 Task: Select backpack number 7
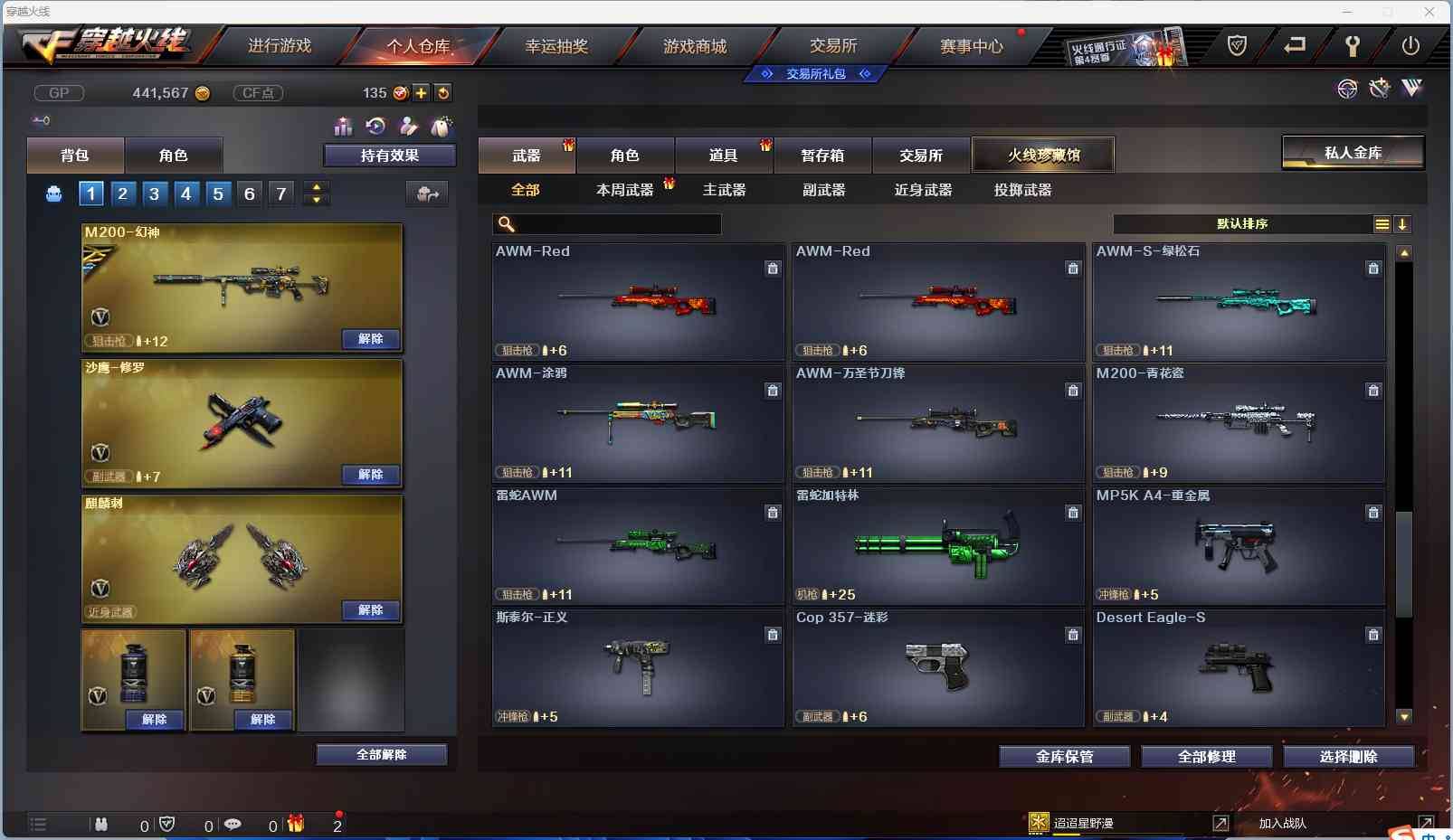pyautogui.click(x=280, y=193)
